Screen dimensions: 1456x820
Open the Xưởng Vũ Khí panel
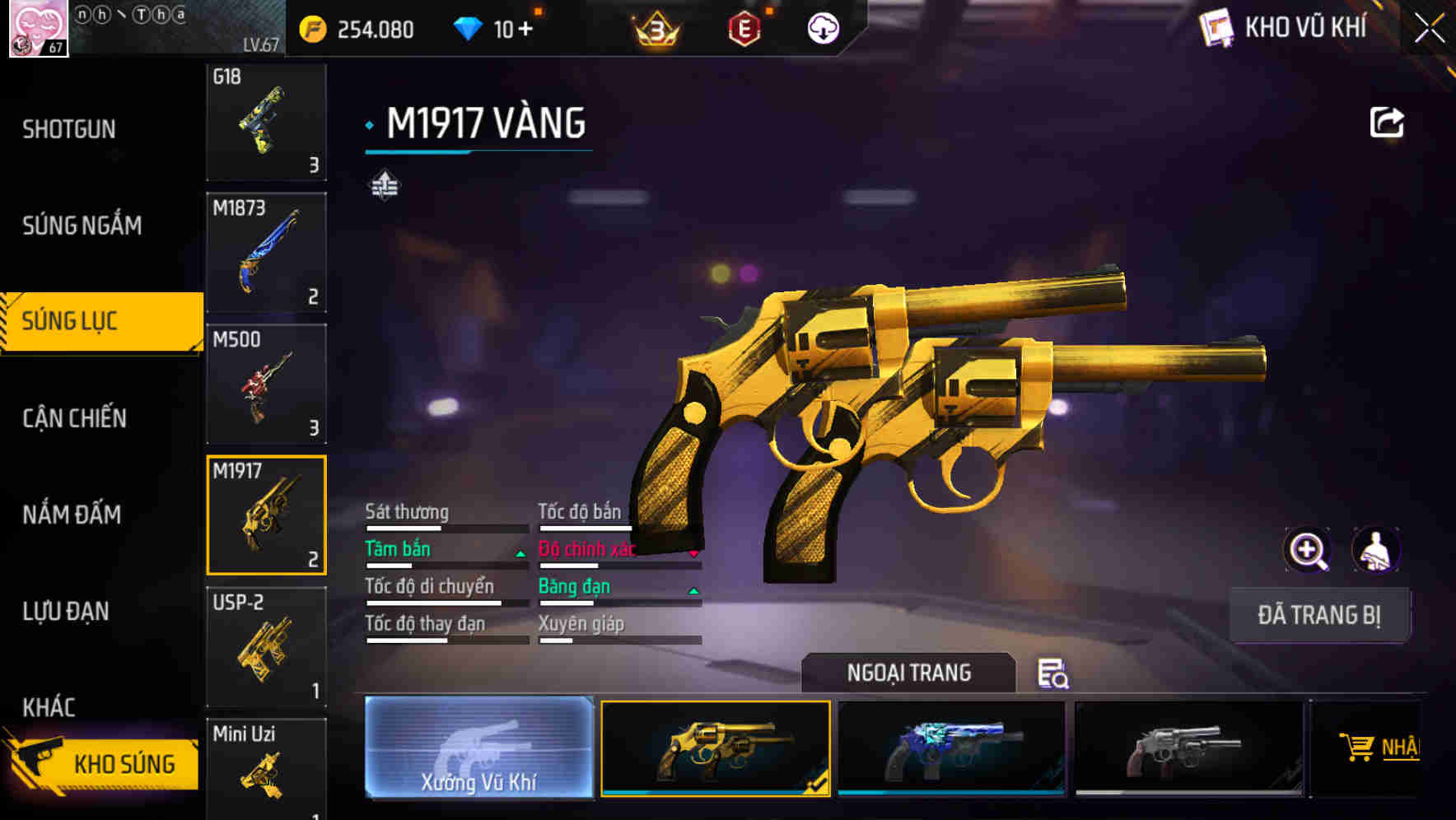point(478,747)
